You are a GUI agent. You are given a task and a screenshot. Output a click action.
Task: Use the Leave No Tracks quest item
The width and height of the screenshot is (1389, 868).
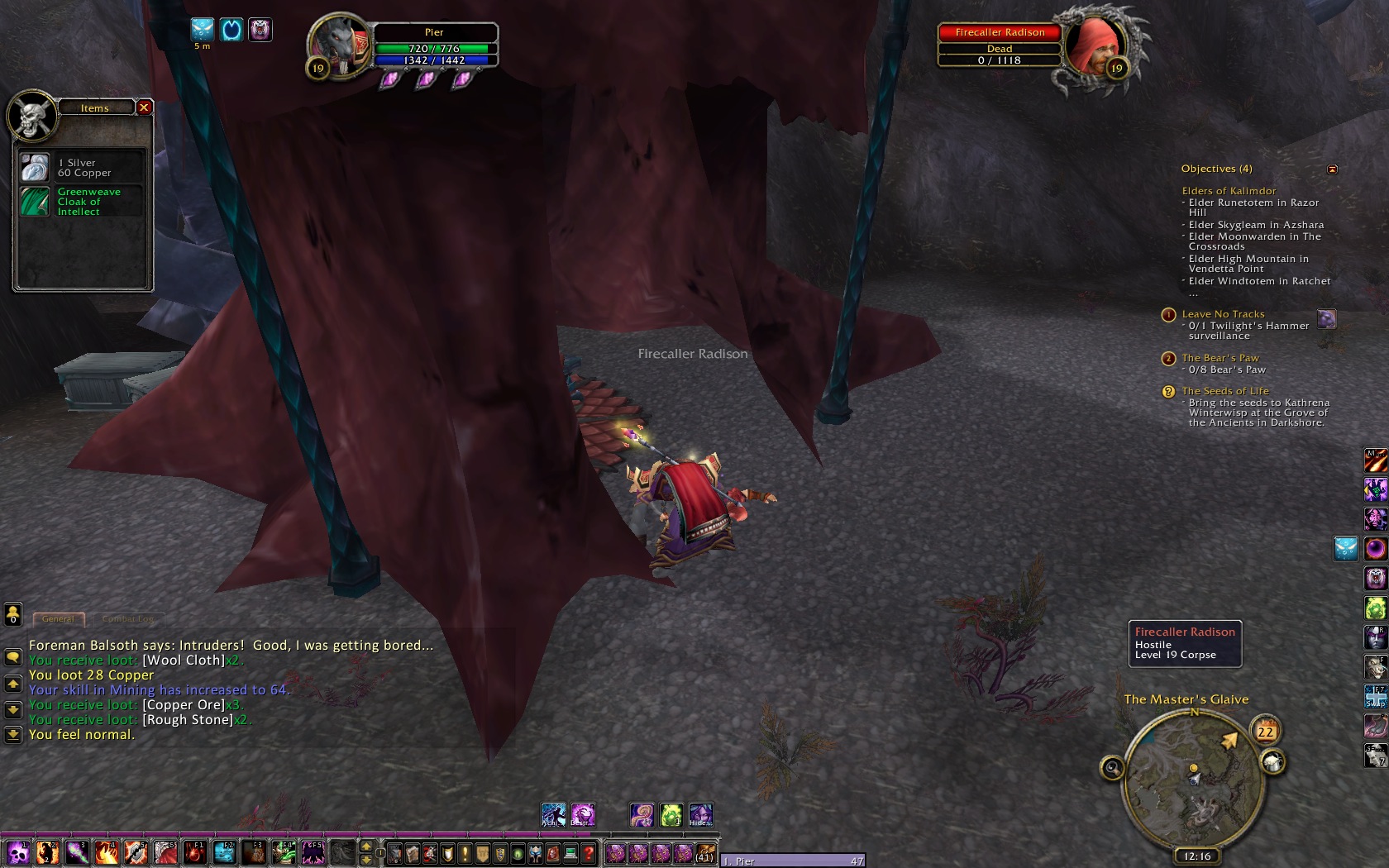pyautogui.click(x=1326, y=319)
